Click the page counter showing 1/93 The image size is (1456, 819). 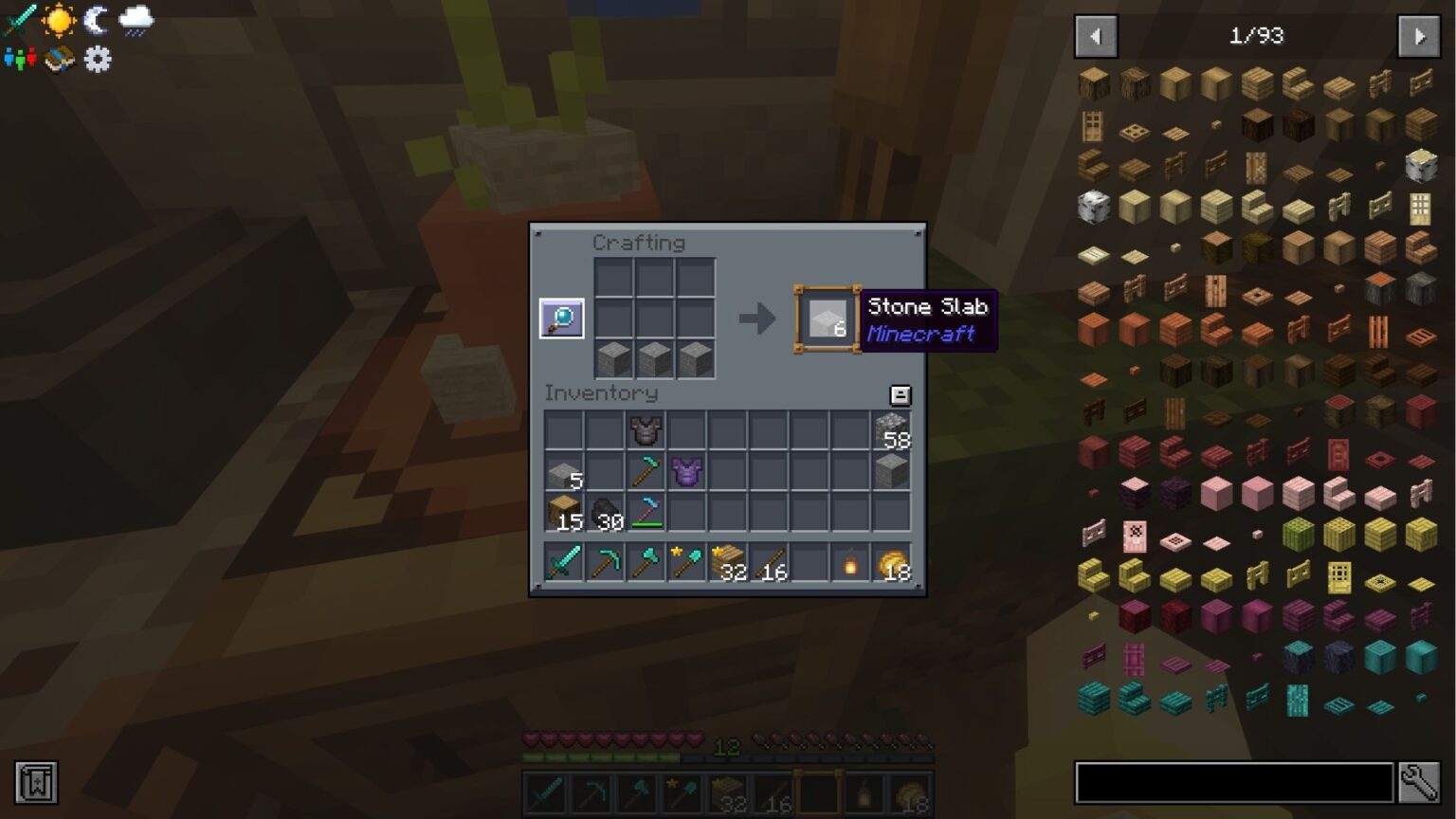point(1257,36)
